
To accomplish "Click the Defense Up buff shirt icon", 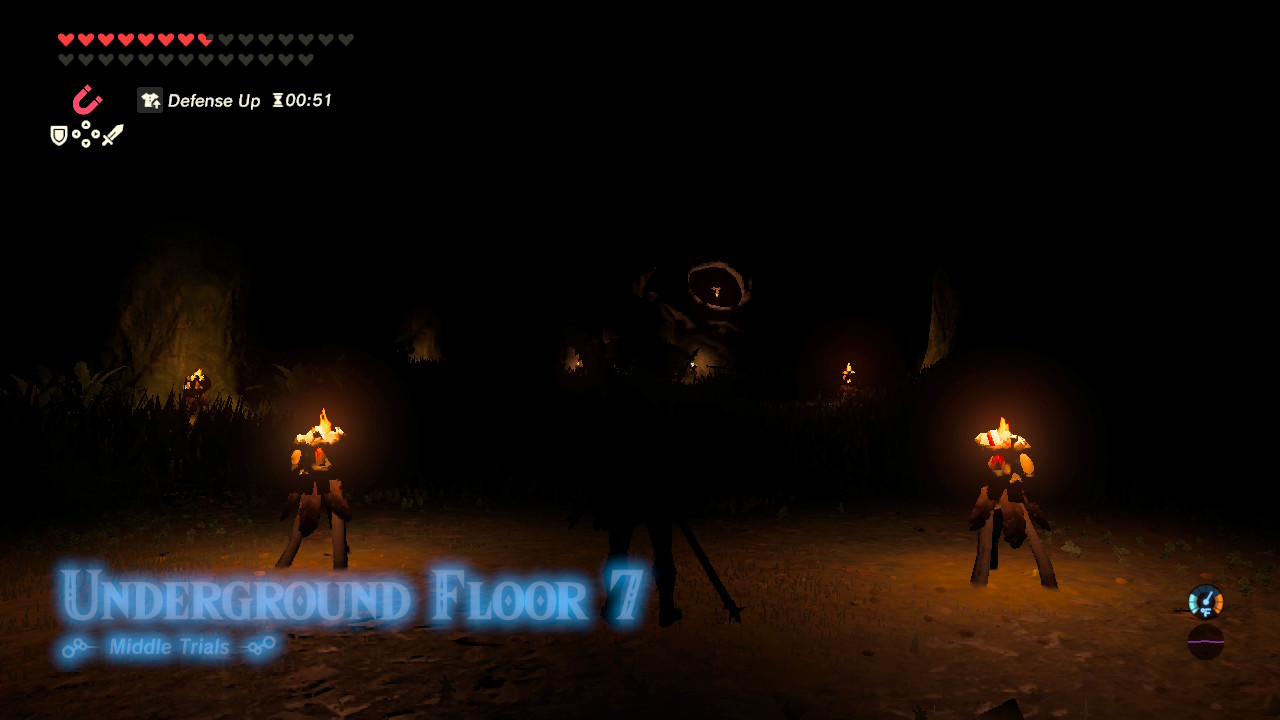I will coord(149,100).
